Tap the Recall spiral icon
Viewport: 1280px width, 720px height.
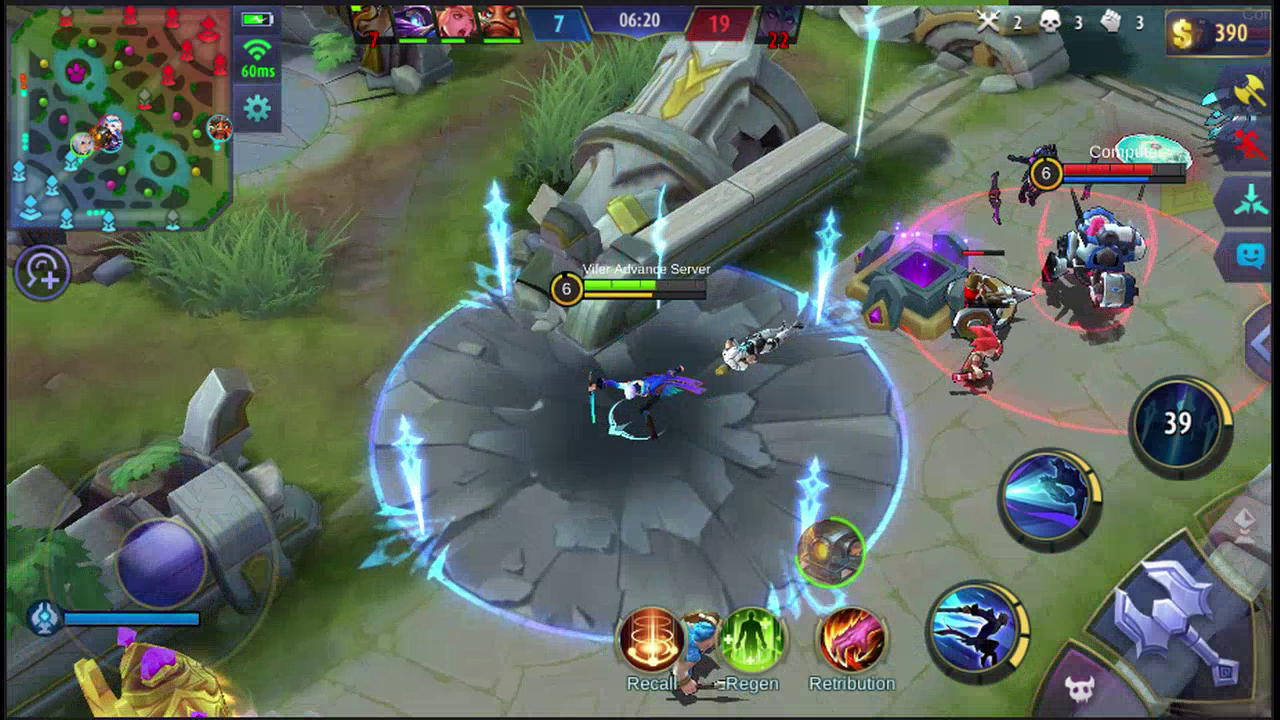click(651, 641)
